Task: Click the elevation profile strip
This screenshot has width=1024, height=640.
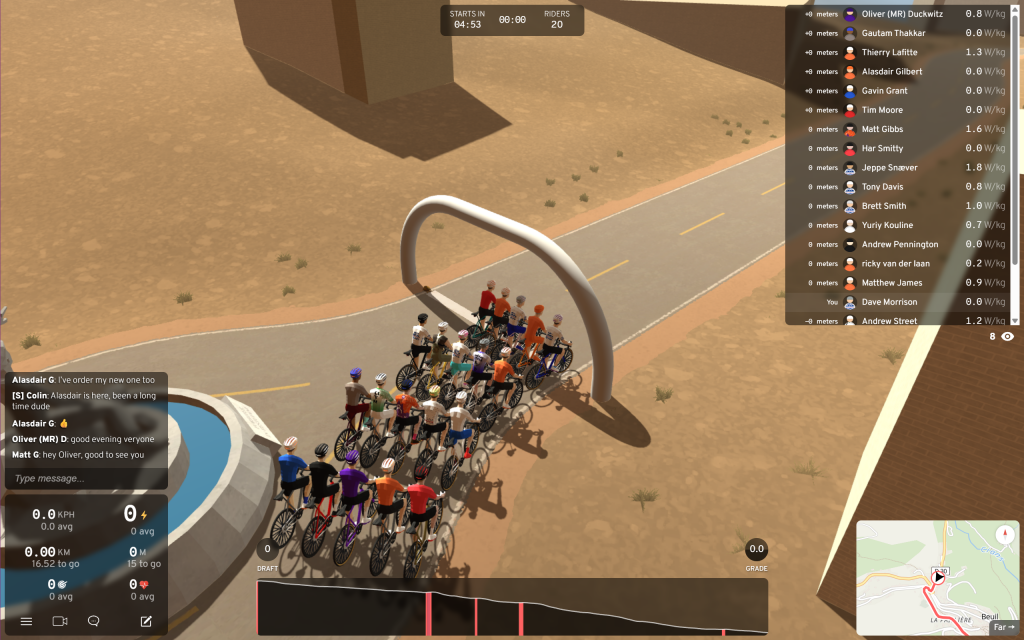Action: (512, 607)
